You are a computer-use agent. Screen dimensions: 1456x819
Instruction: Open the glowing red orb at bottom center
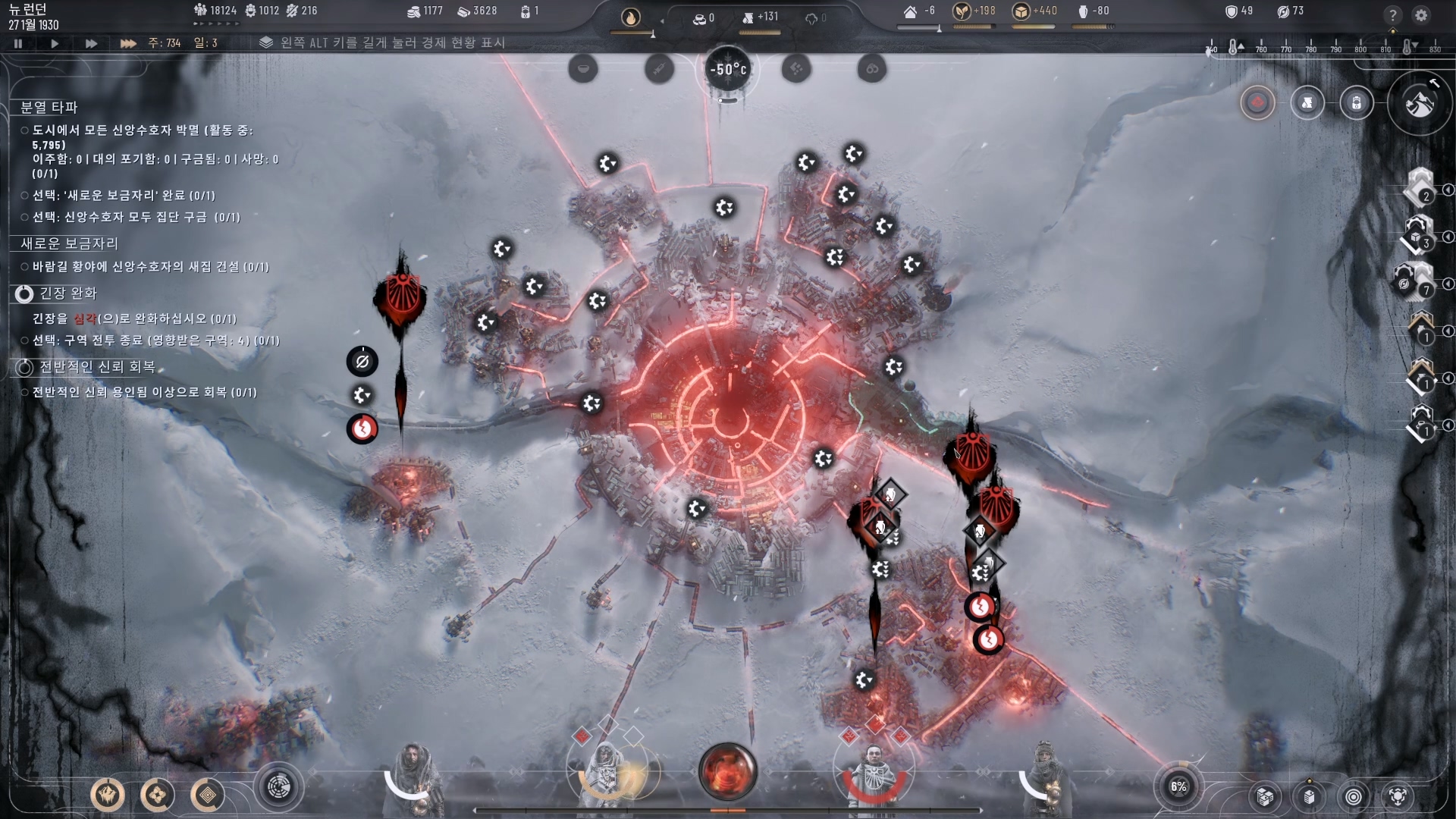(x=727, y=771)
